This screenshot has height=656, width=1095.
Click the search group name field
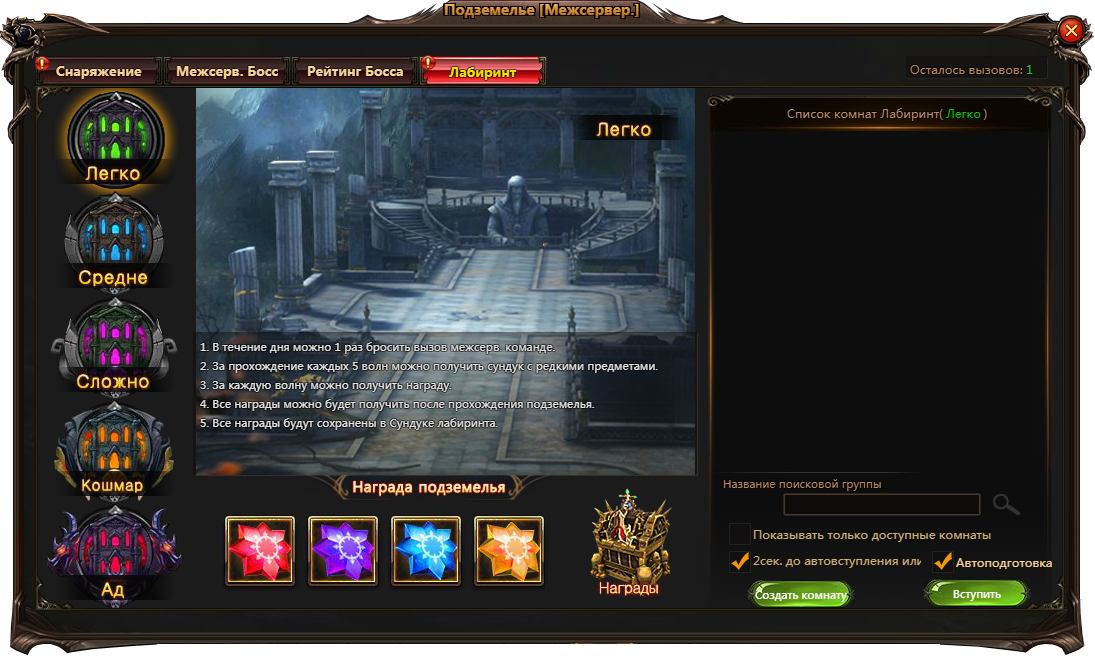[x=881, y=504]
